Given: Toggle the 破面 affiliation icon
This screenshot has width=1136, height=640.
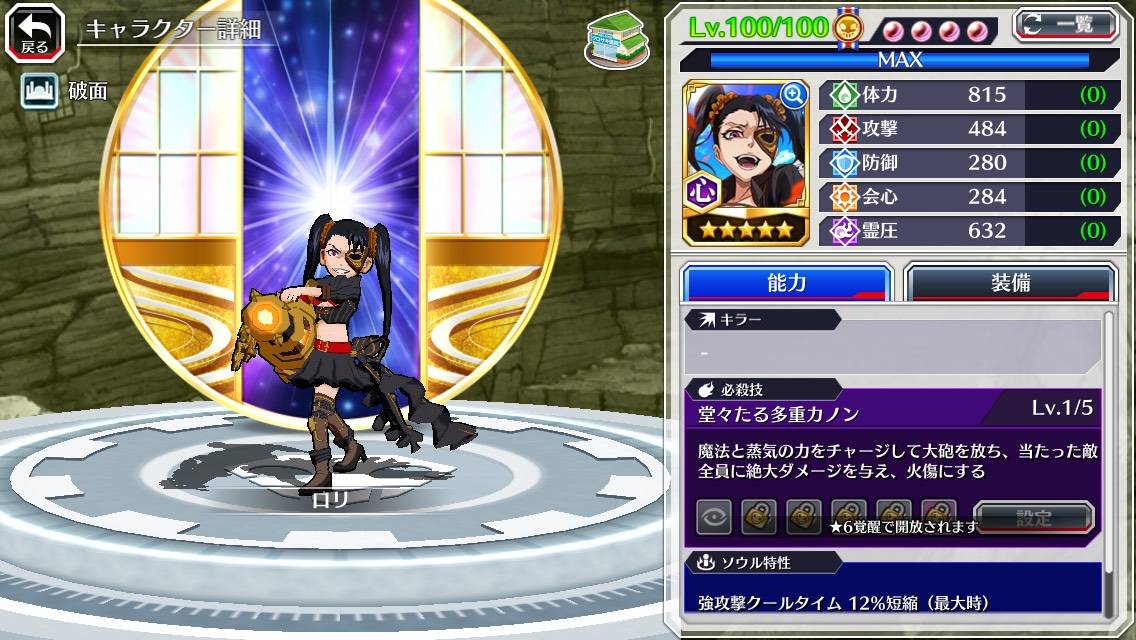Looking at the screenshot, I should (38, 91).
